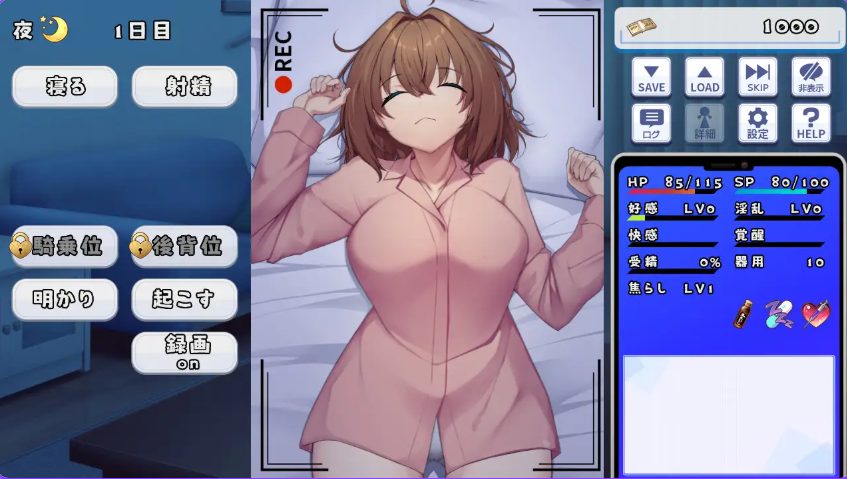
Task: Open the ログ (log) history
Action: pos(651,124)
